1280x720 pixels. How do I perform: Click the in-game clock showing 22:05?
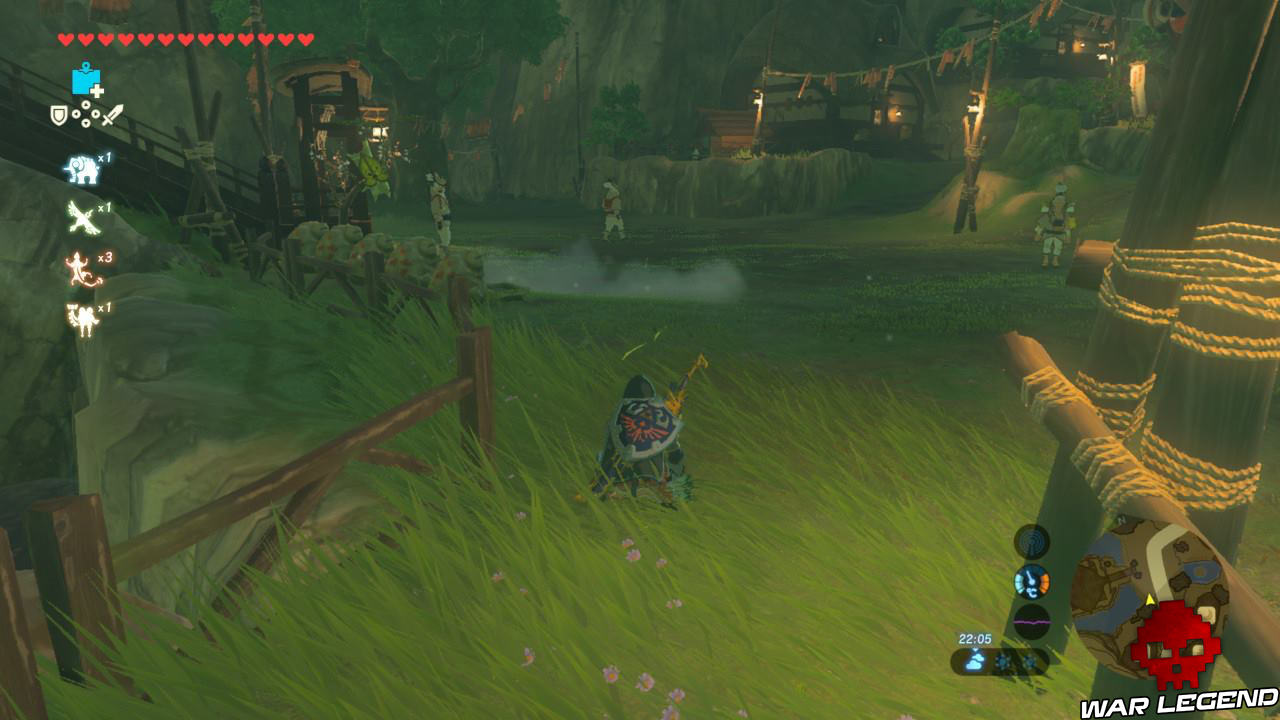coord(976,637)
